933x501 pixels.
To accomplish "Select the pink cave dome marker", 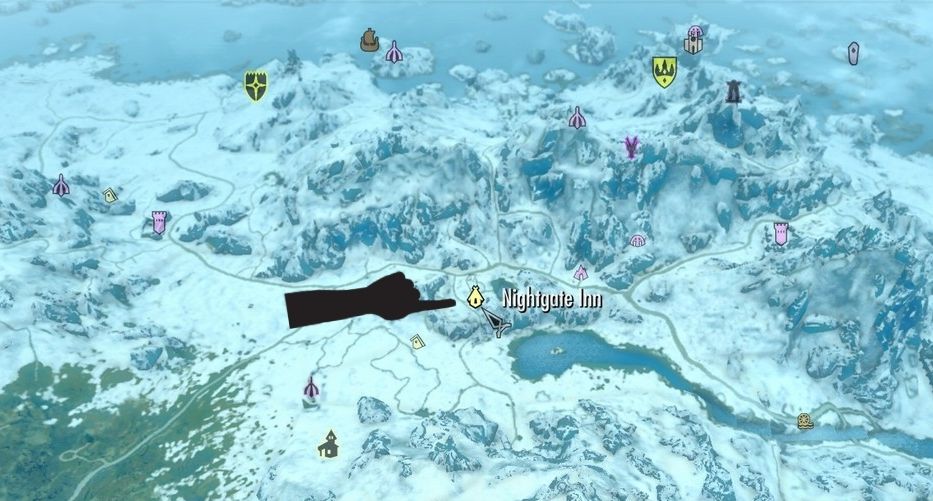I will tap(638, 240).
